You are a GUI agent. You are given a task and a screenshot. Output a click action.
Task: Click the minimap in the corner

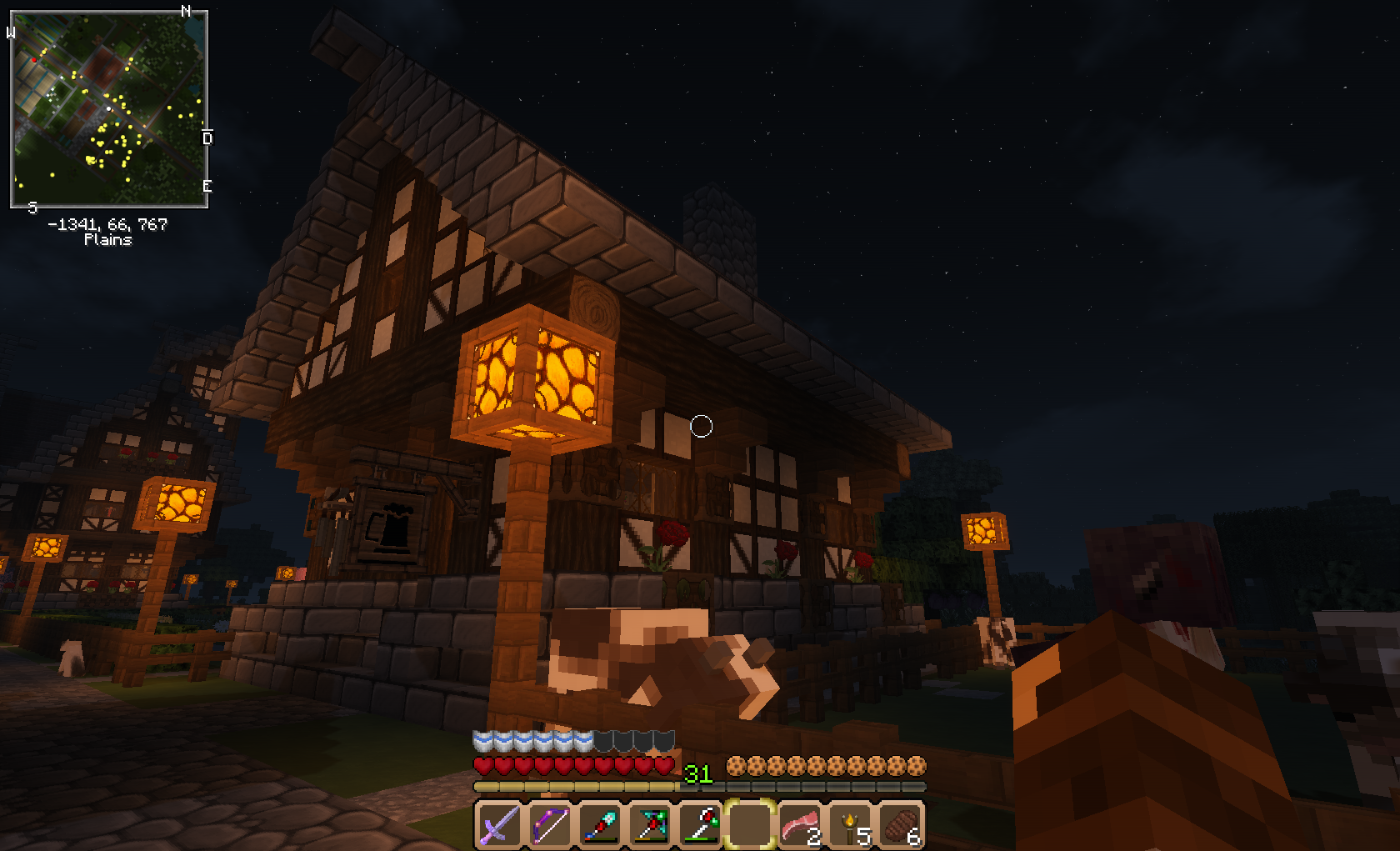(x=108, y=109)
